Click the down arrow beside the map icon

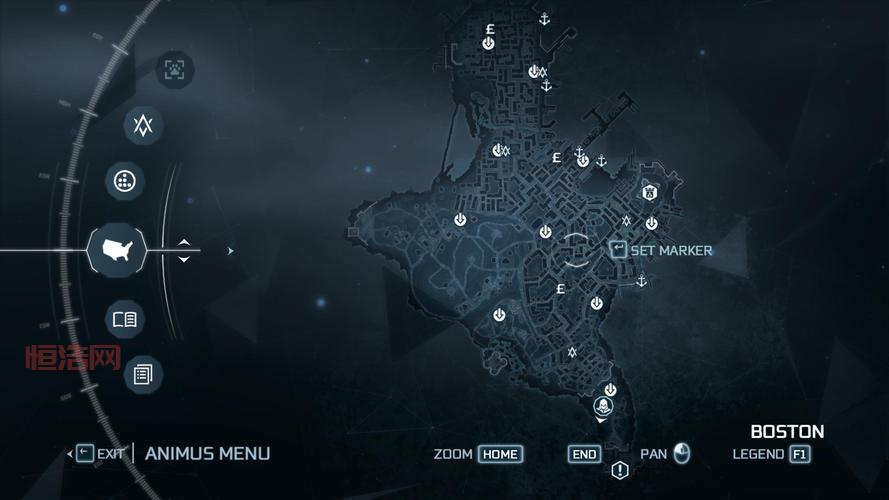[x=184, y=259]
